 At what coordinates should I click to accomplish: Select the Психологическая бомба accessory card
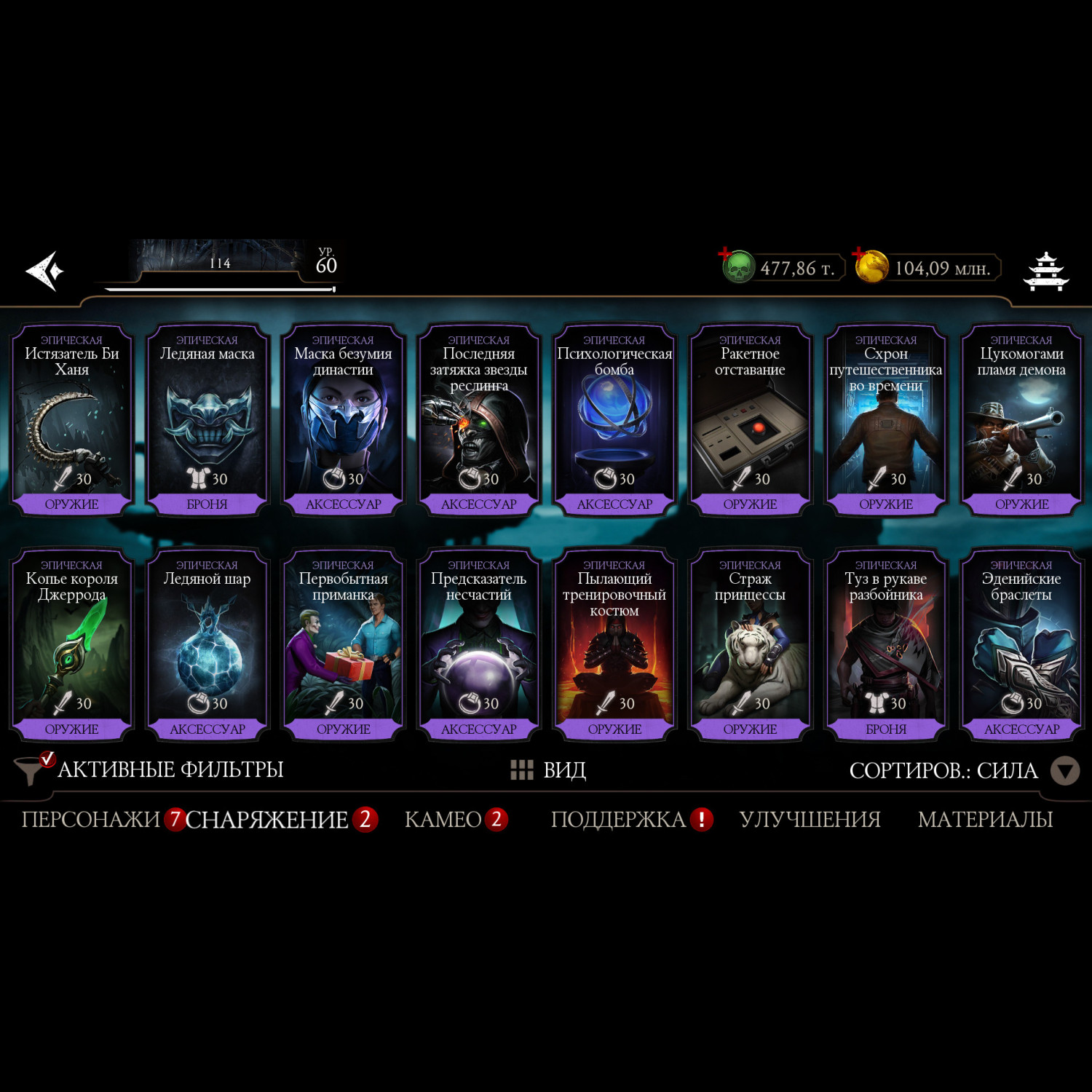(614, 421)
